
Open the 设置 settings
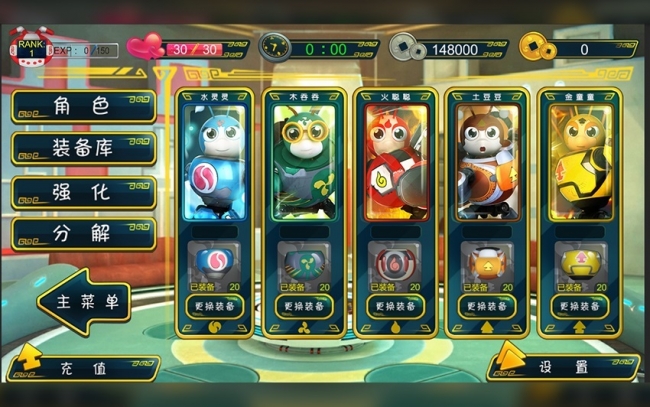562,366
